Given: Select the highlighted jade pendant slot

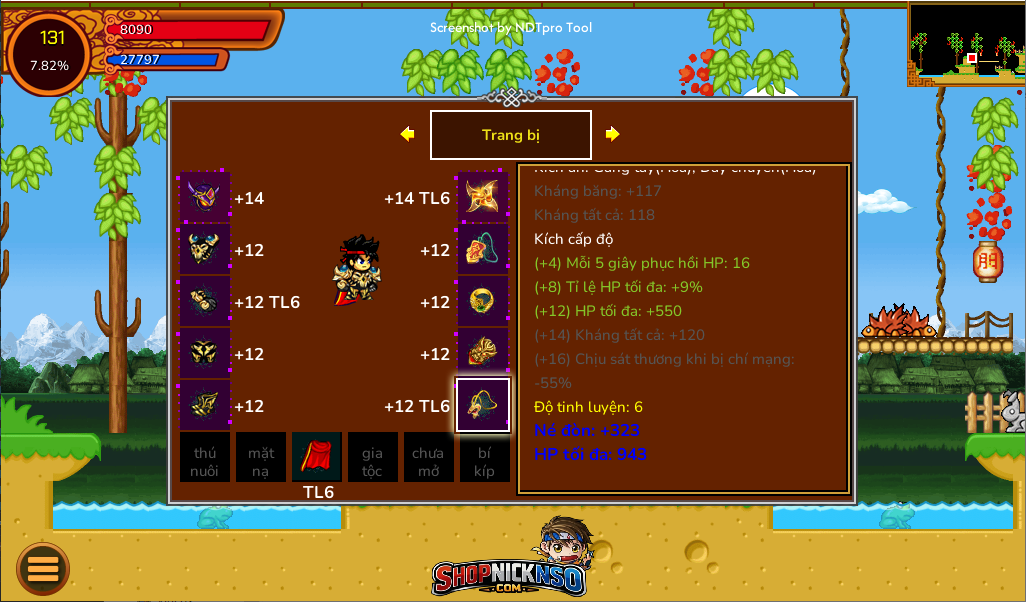Looking at the screenshot, I should coord(483,405).
